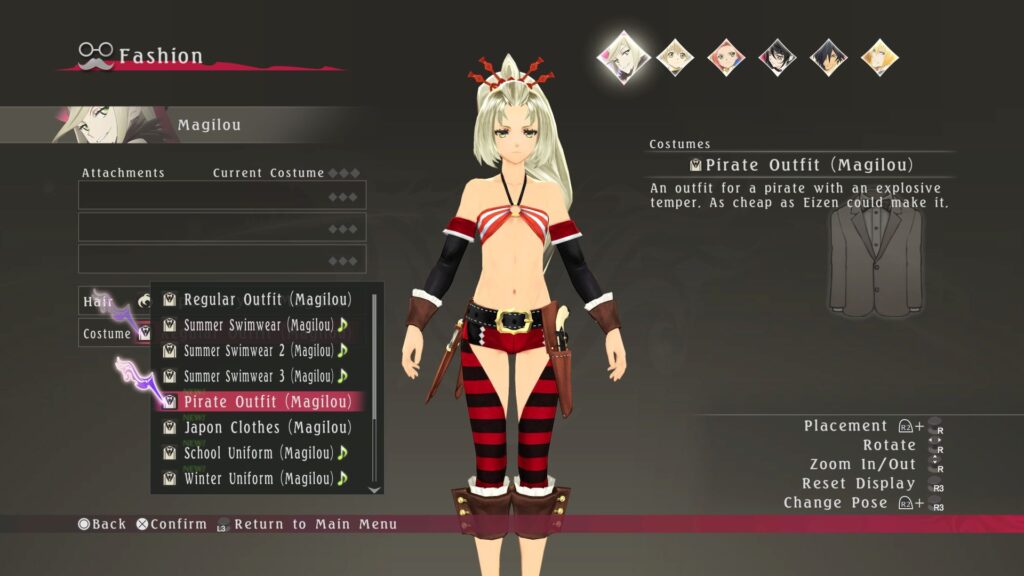Switch to Eizen's blond portrait

879,56
